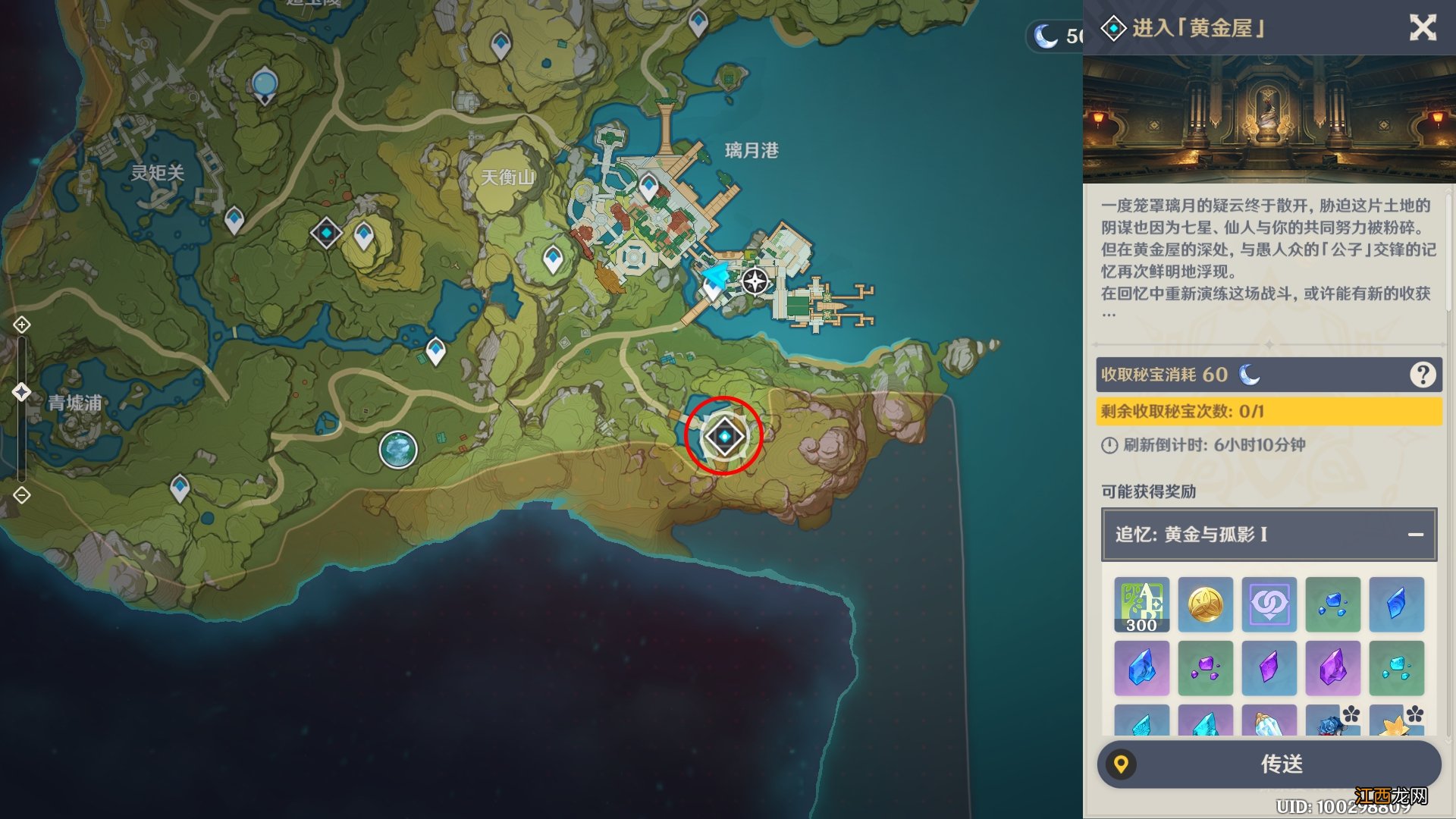Click the waypoint below 青墟浦

click(x=180, y=487)
